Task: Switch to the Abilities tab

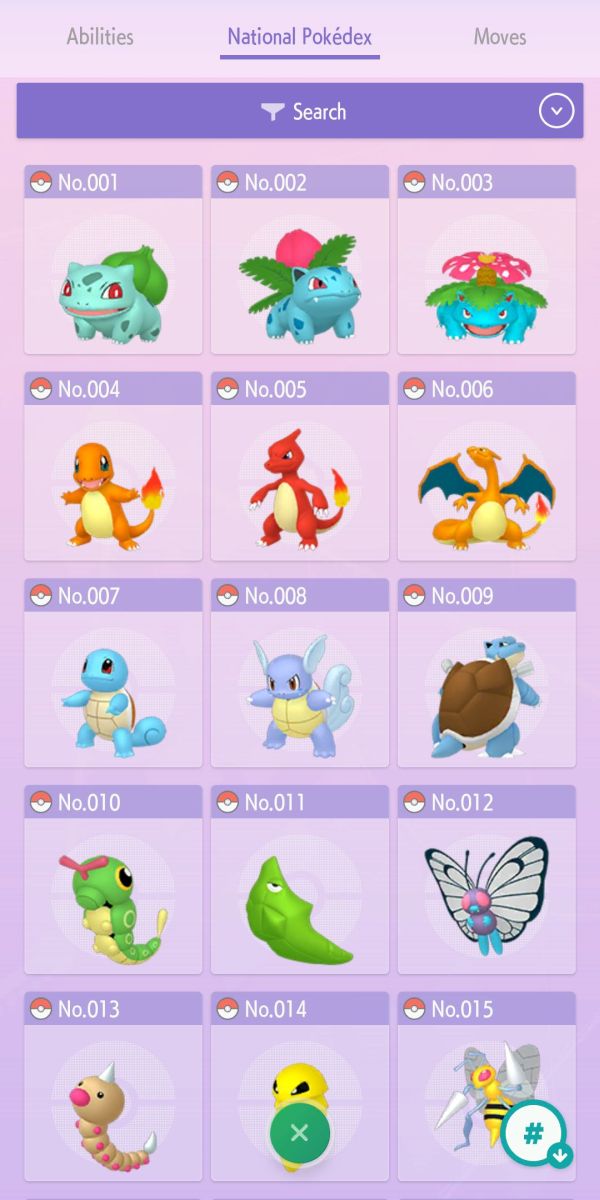Action: [100, 38]
